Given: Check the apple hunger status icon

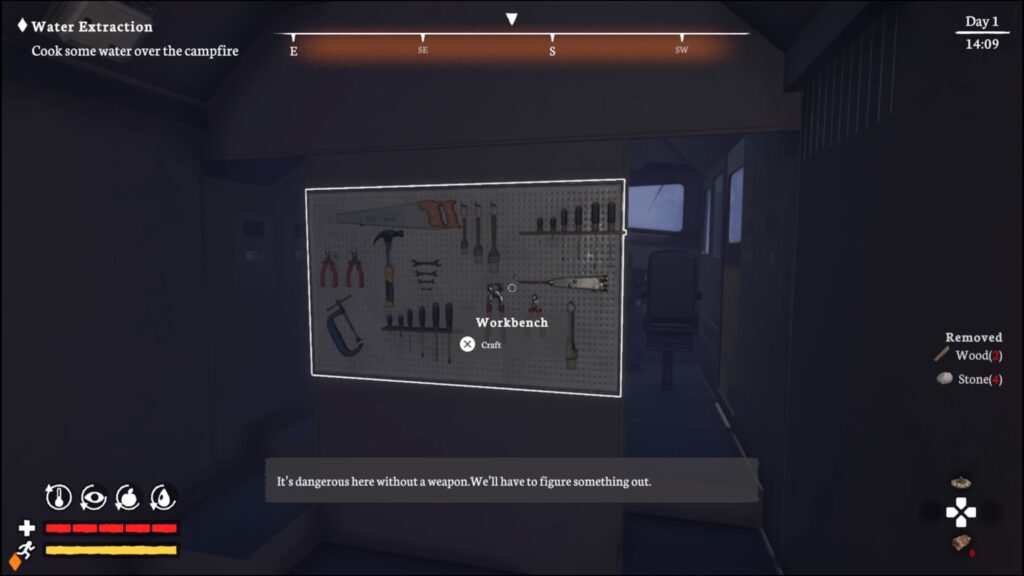Looking at the screenshot, I should 128,495.
